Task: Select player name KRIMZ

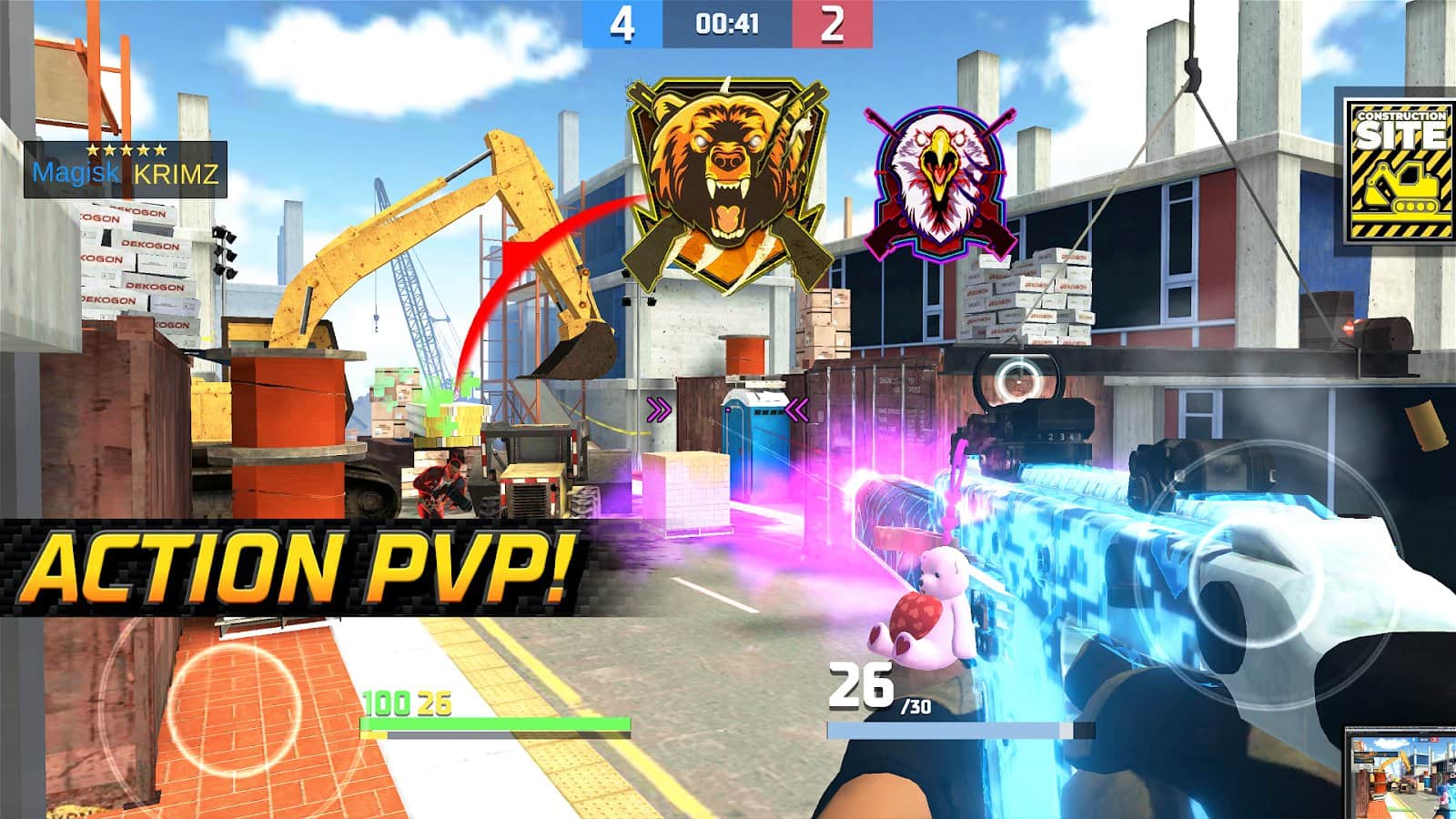Action: [174, 173]
